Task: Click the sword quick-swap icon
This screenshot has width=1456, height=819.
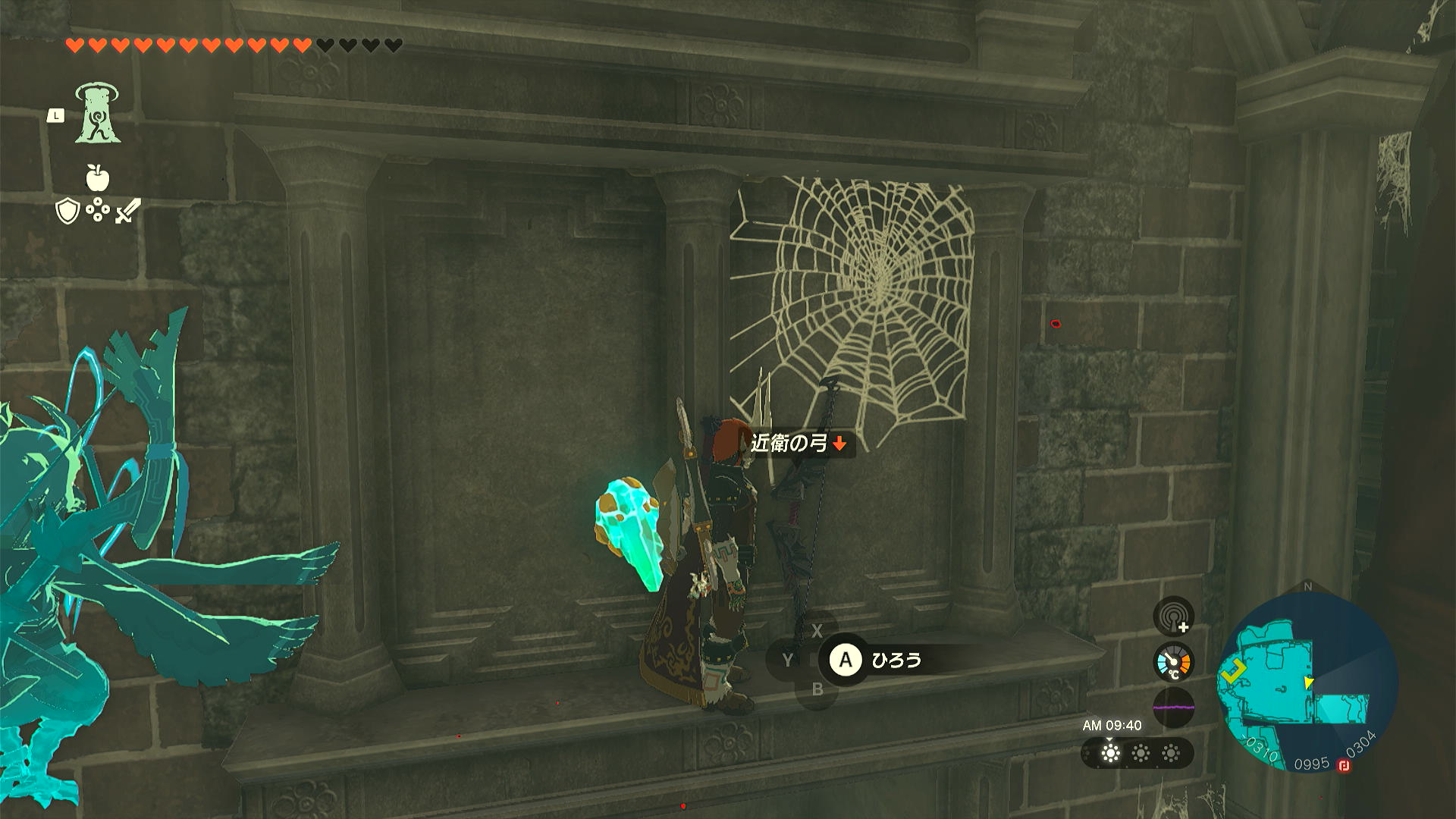Action: [127, 212]
